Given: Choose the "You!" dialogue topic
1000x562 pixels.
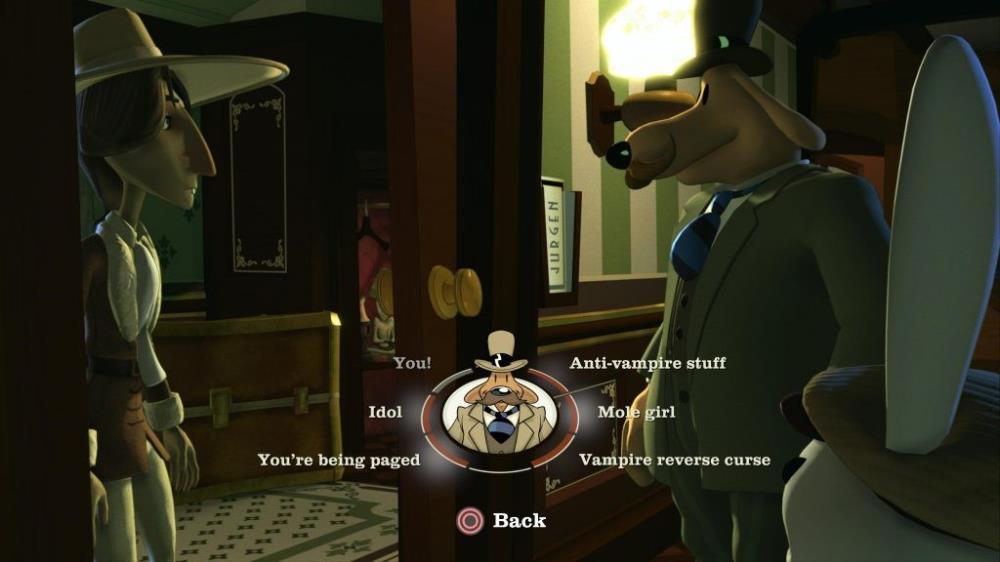Looking at the screenshot, I should coord(412,363).
